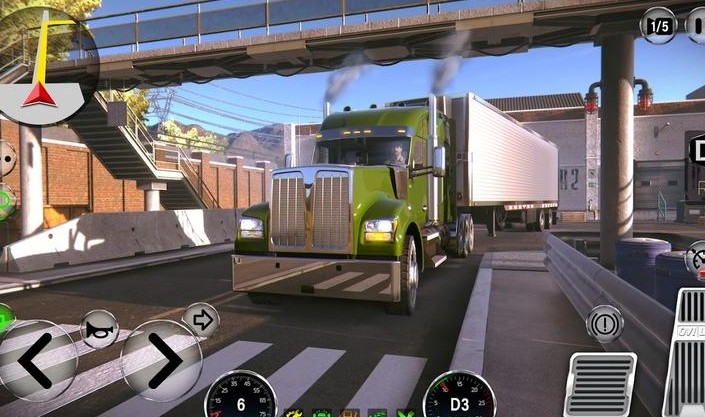
Task: Engage the parking brake icon
Action: click(x=605, y=323)
